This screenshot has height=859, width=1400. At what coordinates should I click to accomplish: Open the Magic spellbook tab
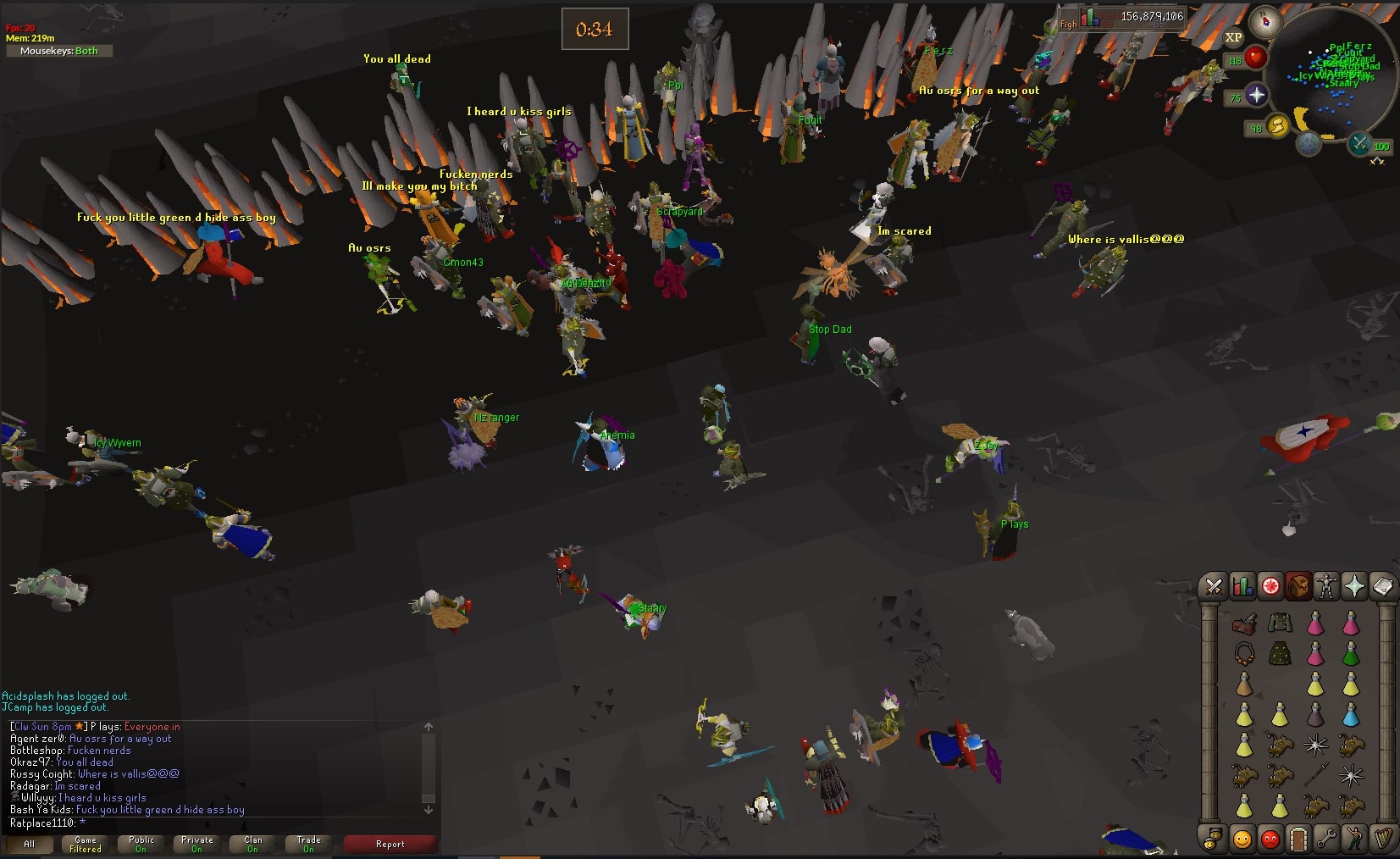point(1383,586)
